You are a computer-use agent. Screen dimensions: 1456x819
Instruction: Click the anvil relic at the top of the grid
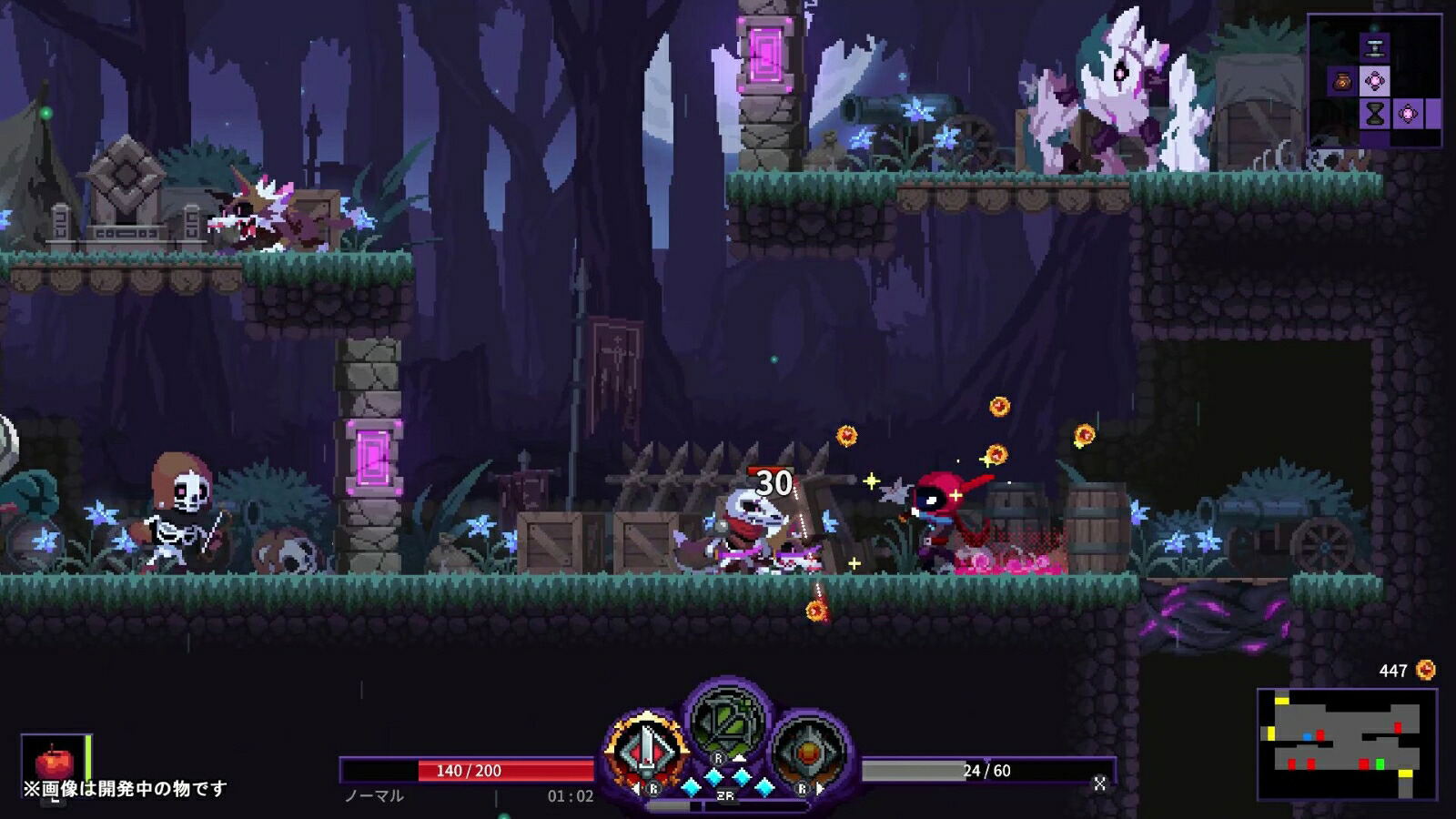[x=1375, y=47]
